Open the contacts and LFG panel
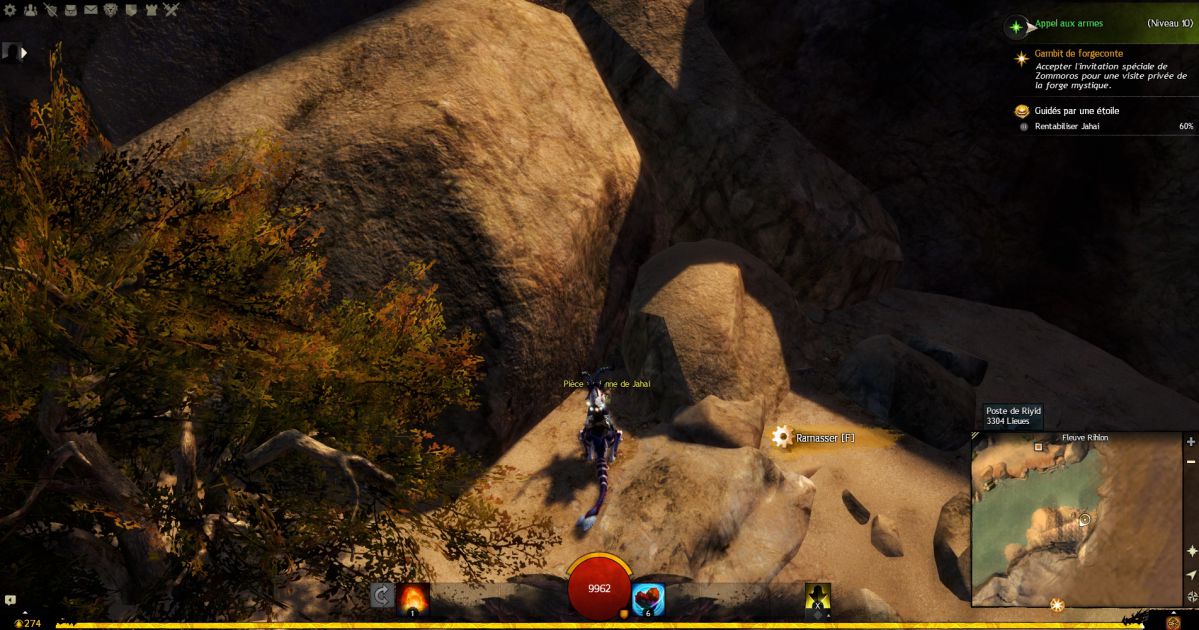The image size is (1199, 630). [30, 10]
